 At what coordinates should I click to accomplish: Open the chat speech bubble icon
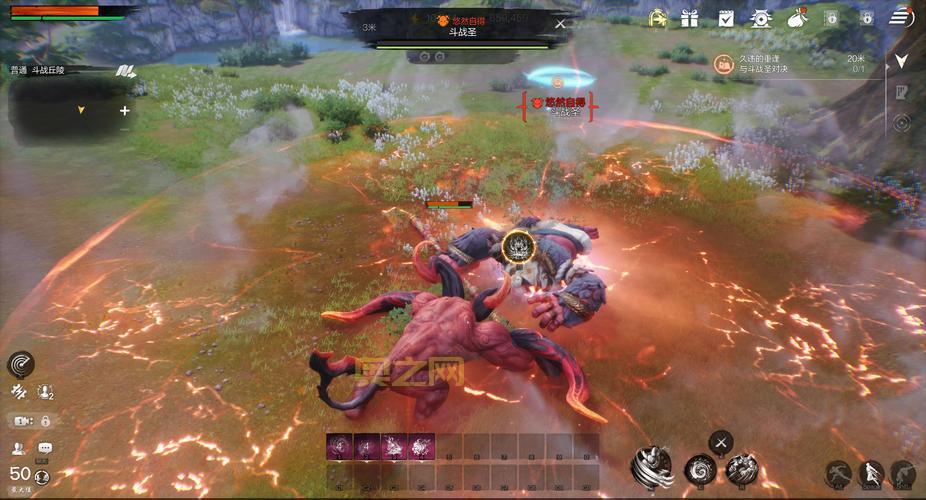tap(45, 448)
